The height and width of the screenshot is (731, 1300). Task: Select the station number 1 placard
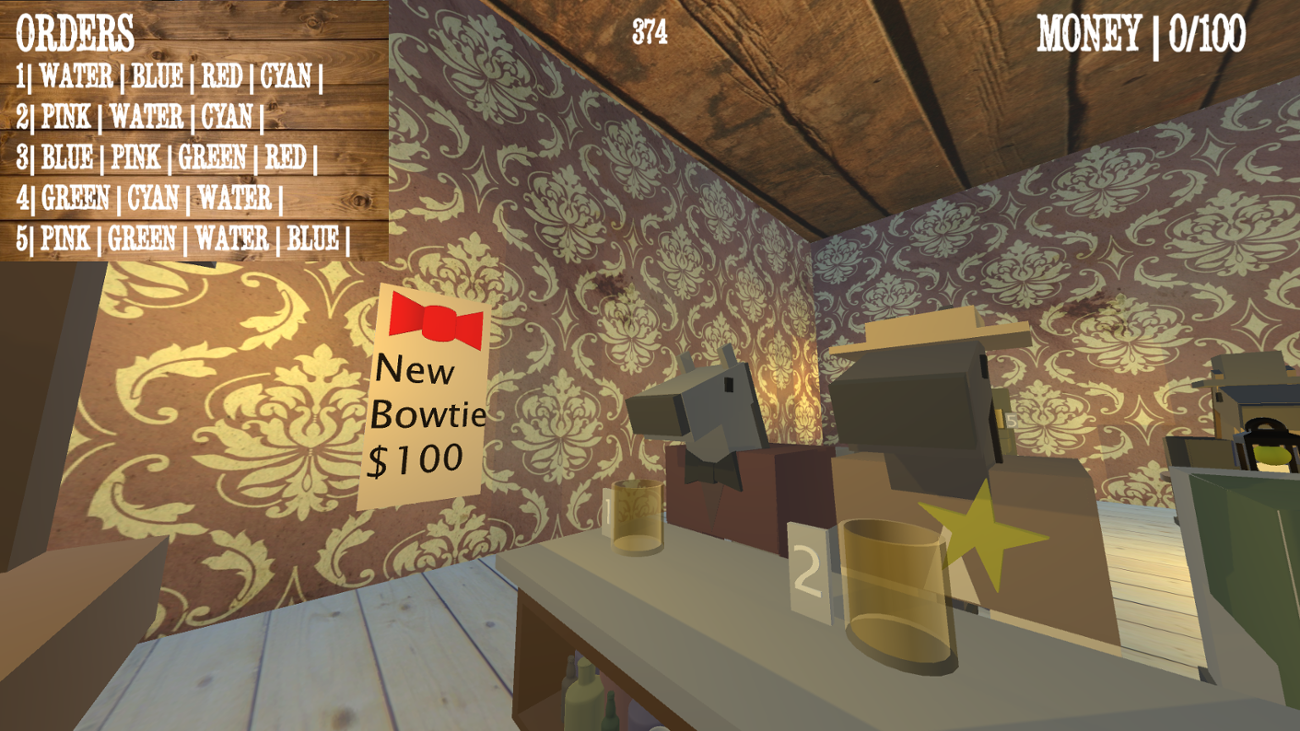[x=608, y=510]
